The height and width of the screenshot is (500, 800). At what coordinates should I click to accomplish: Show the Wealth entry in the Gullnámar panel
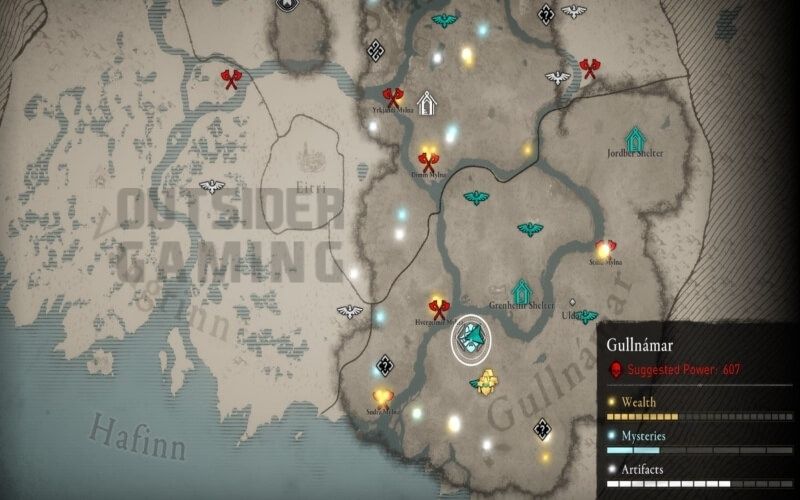click(631, 400)
